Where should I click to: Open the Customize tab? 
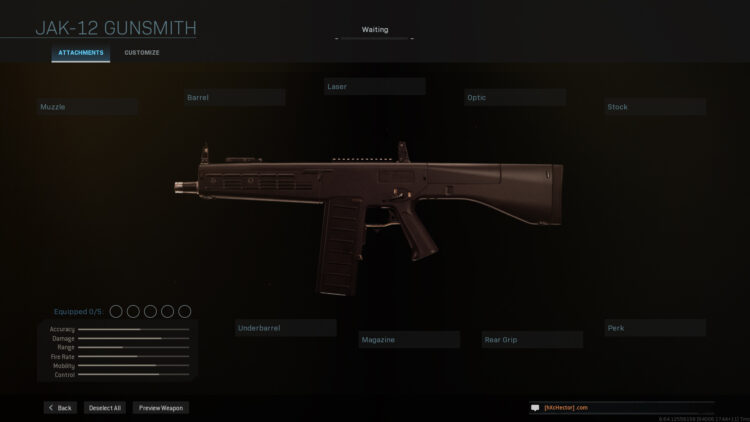pos(141,52)
